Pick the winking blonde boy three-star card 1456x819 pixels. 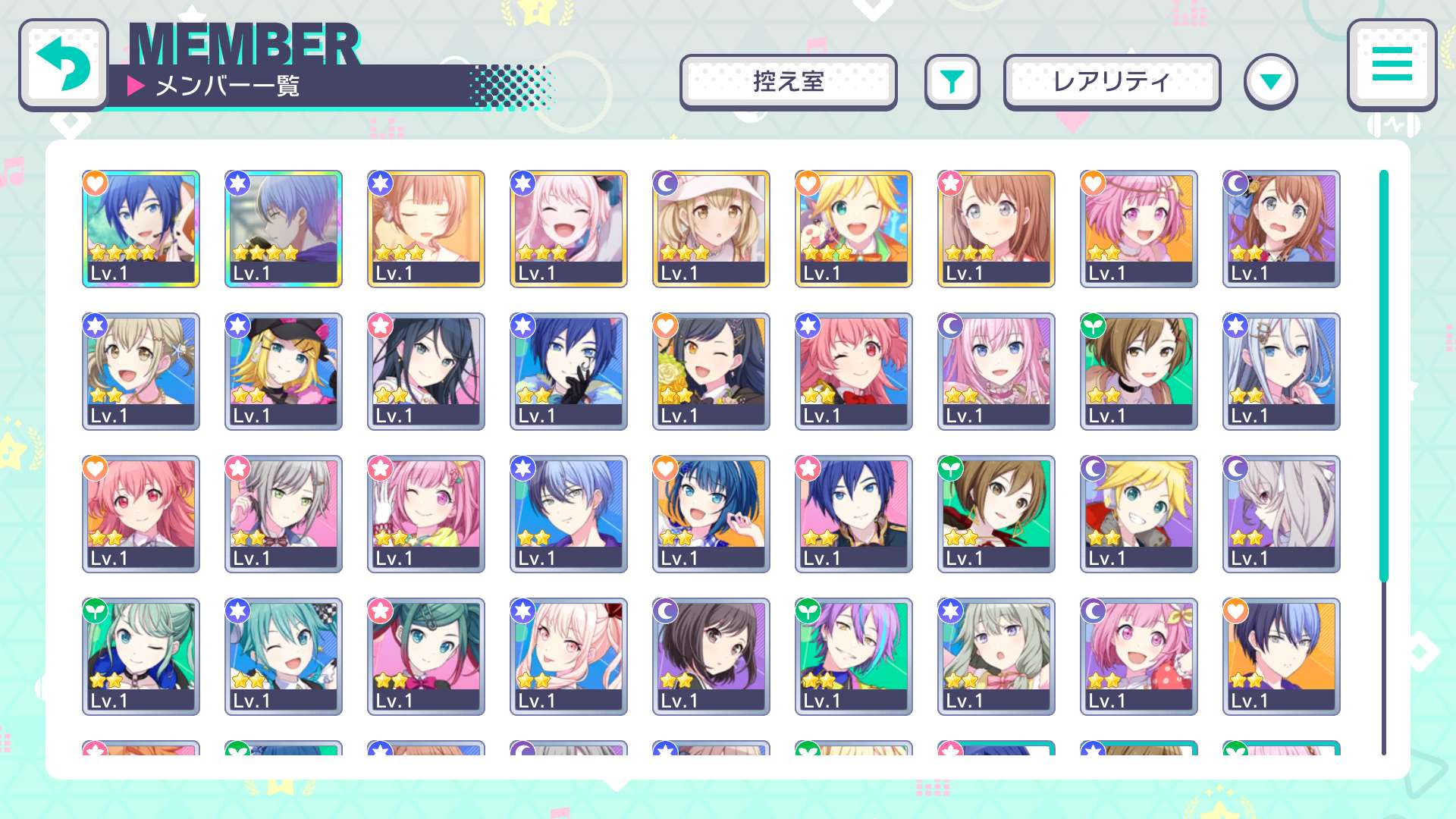point(854,228)
